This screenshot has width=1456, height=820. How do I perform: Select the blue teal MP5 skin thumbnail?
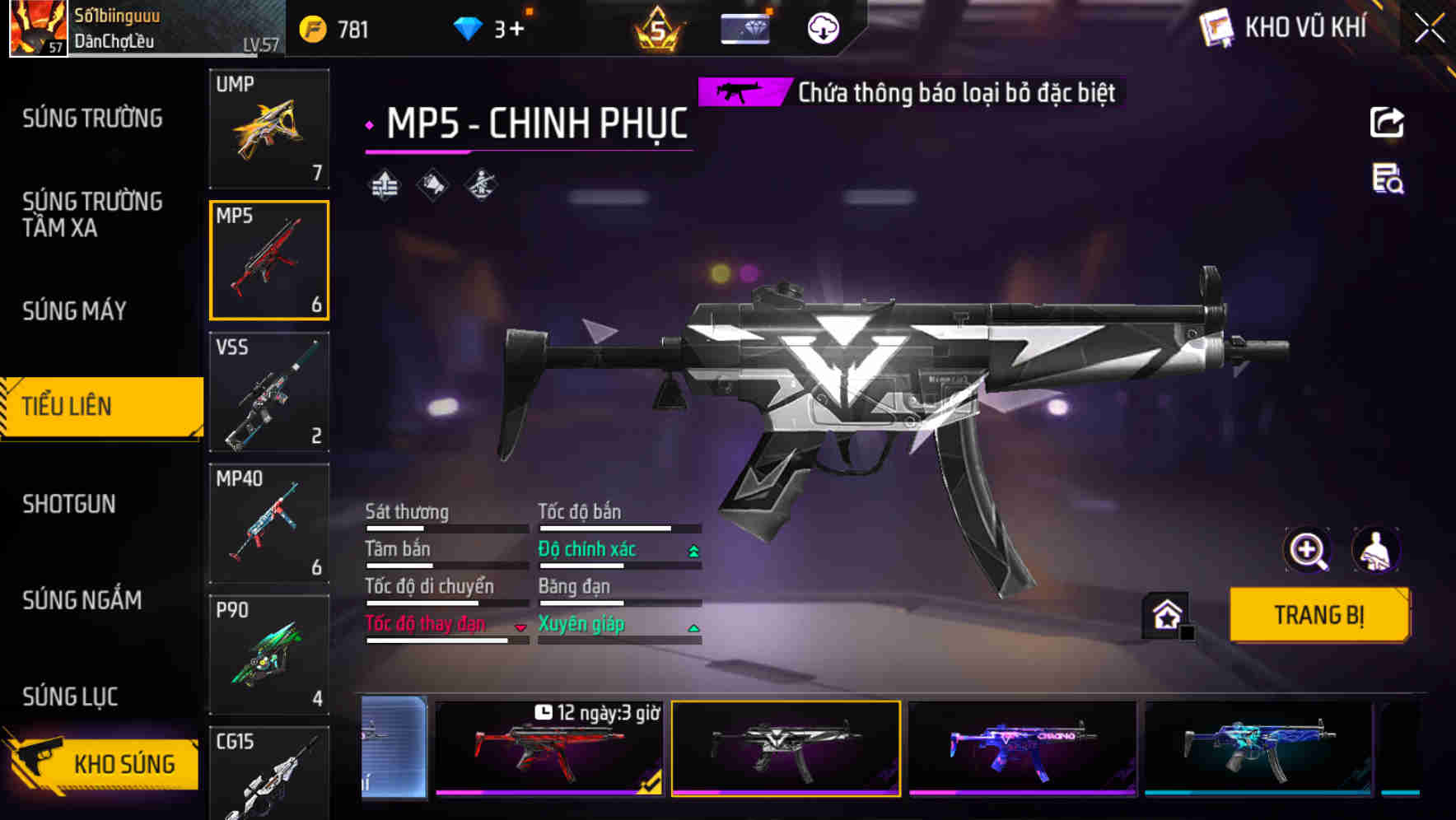tap(1258, 749)
